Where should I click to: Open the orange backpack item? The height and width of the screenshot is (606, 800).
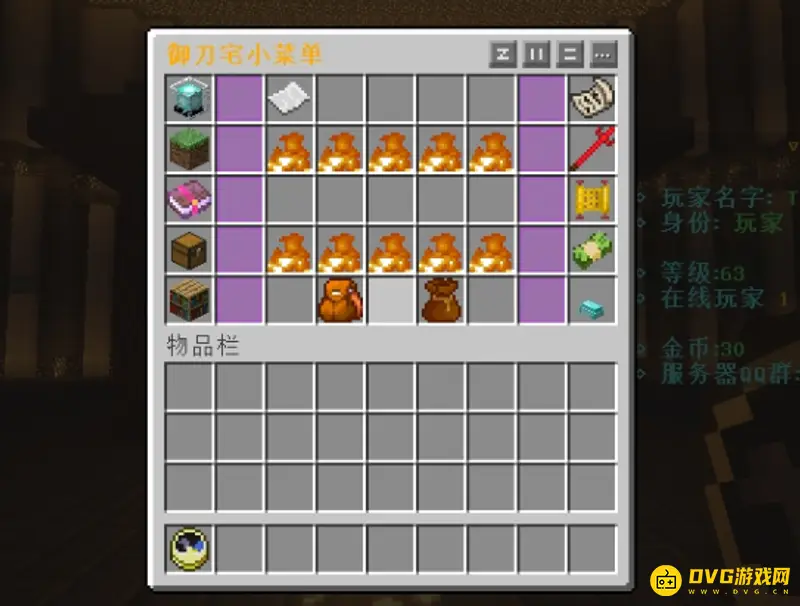click(340, 300)
